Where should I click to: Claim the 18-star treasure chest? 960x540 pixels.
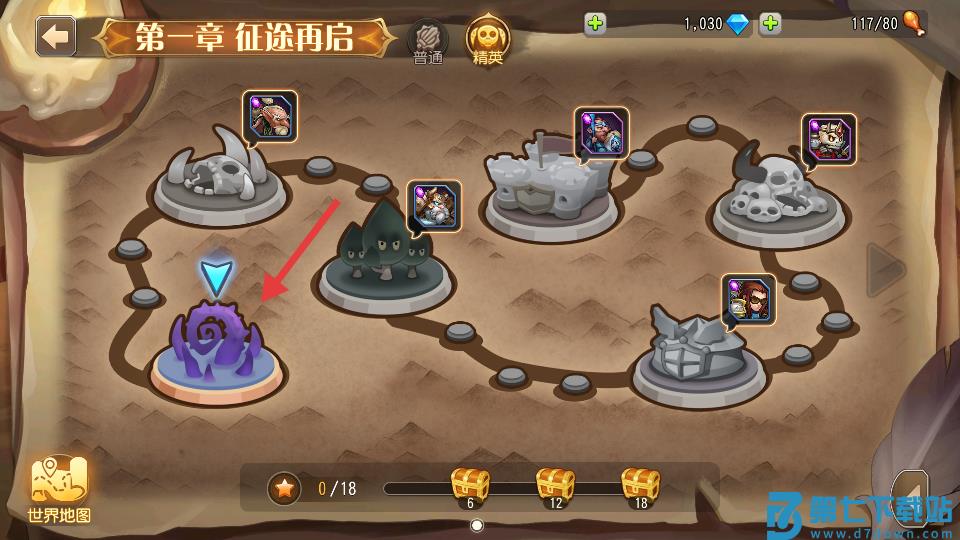click(640, 484)
